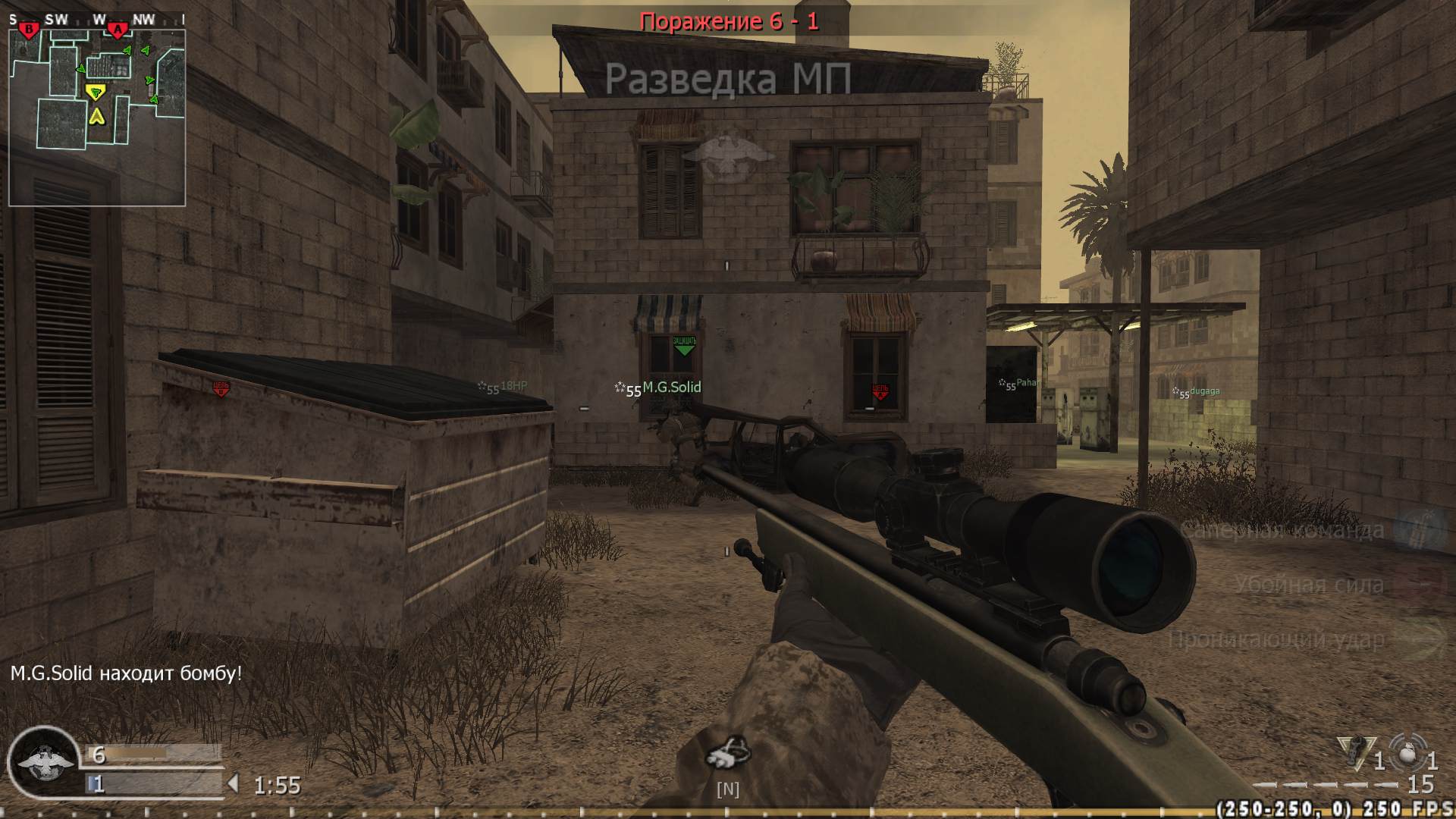The image size is (1456, 819).
Task: Select the Саперная команда perk icon
Action: coord(1424,531)
